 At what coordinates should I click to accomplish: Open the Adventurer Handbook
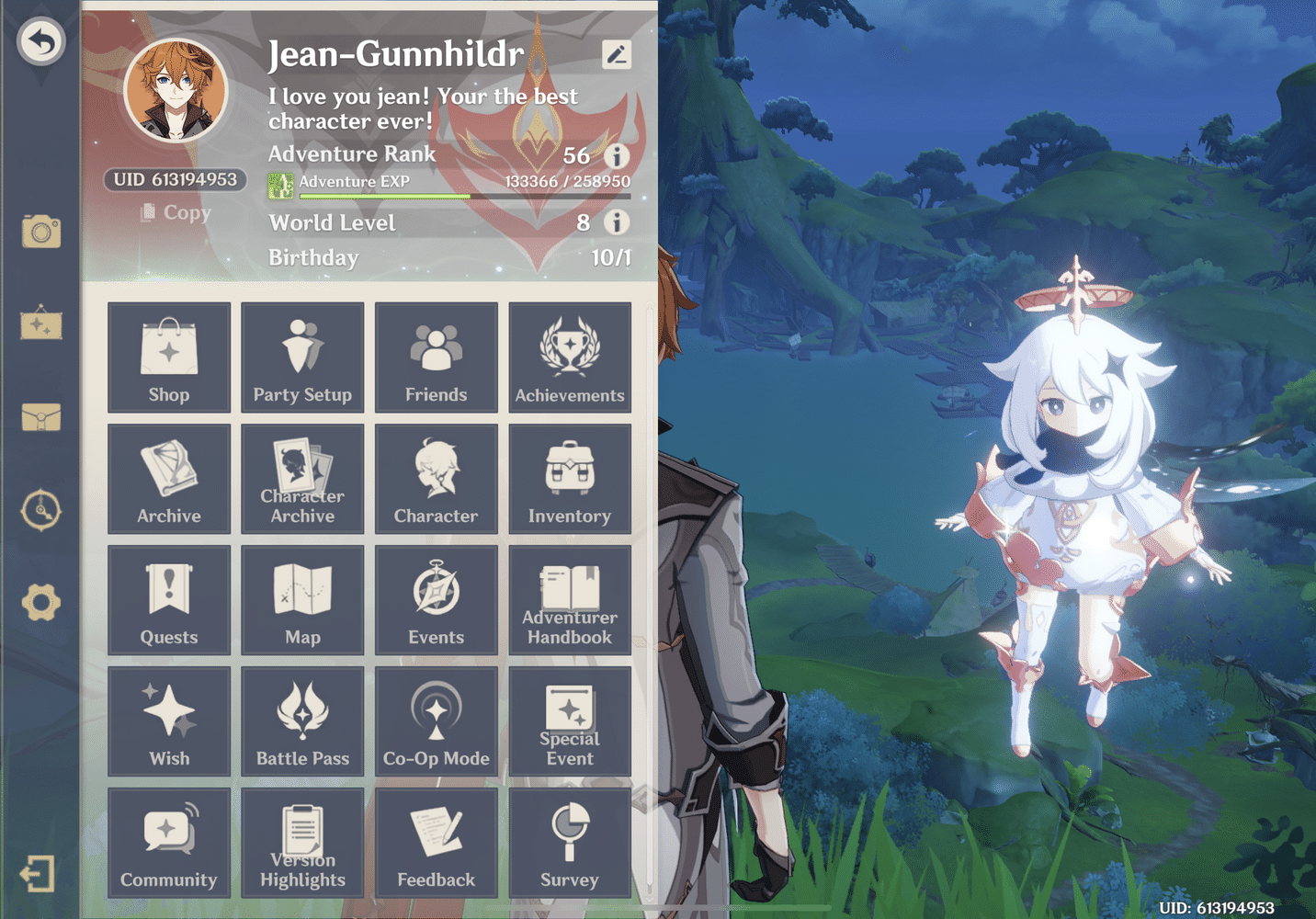(x=570, y=599)
